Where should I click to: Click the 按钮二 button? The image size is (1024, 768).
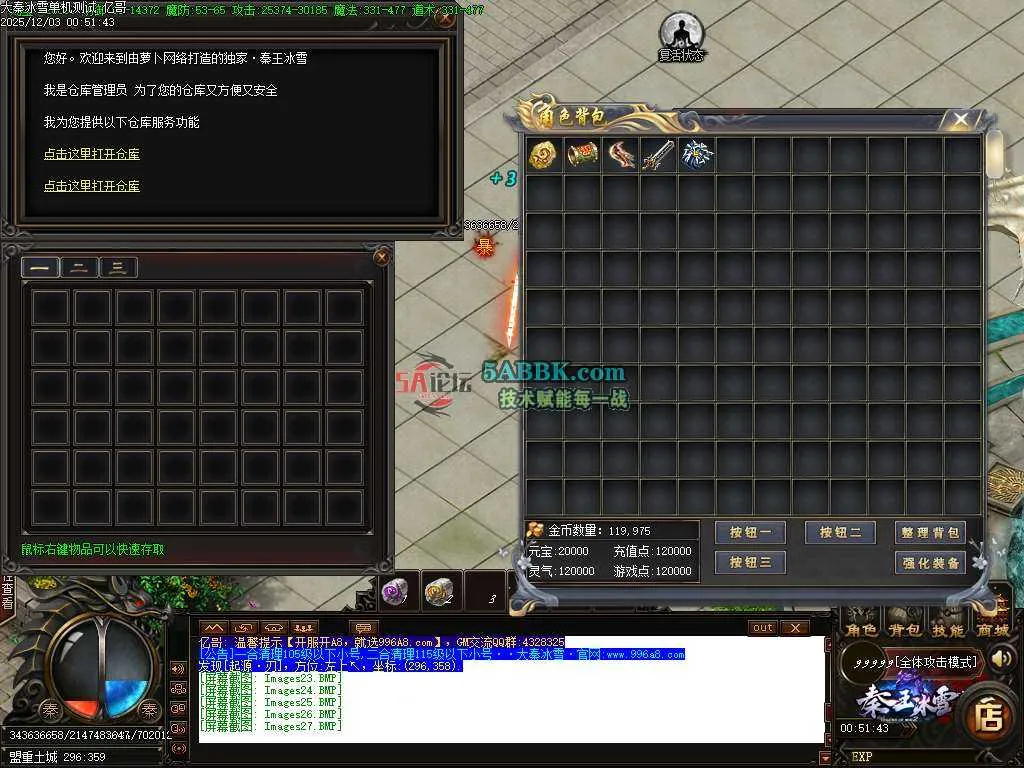click(x=840, y=533)
